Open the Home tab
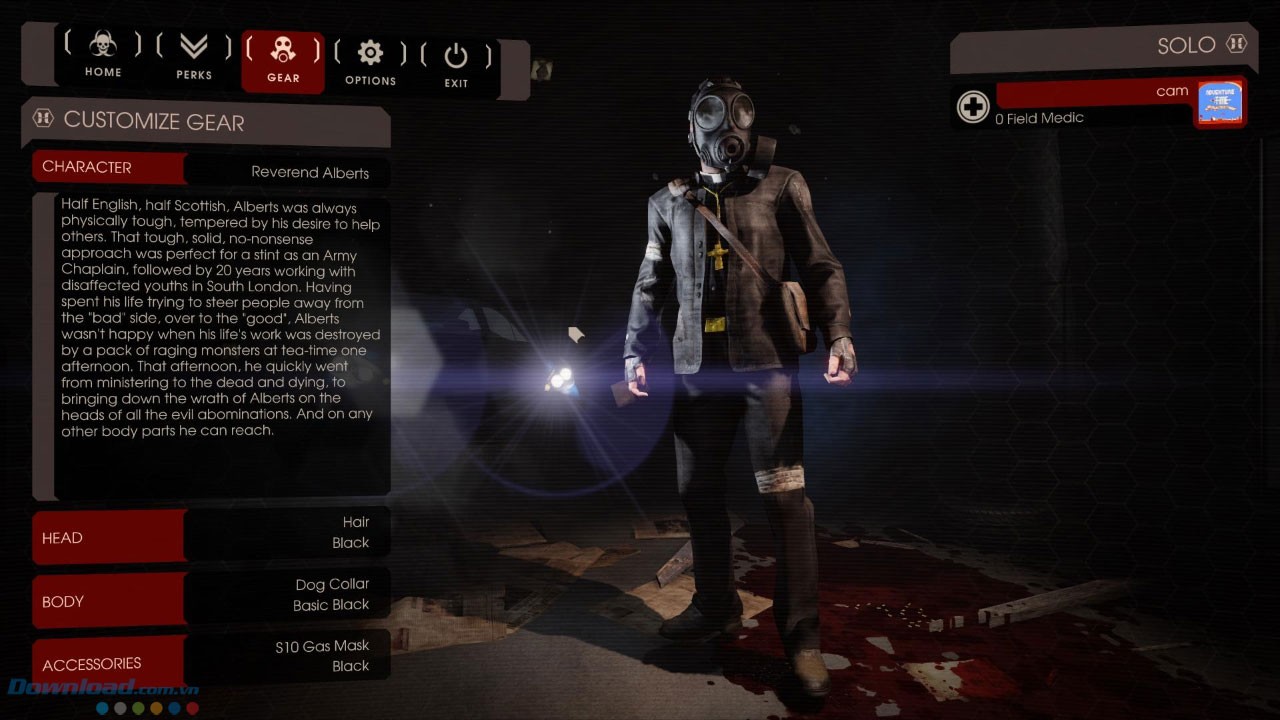1280x720 pixels. click(103, 56)
